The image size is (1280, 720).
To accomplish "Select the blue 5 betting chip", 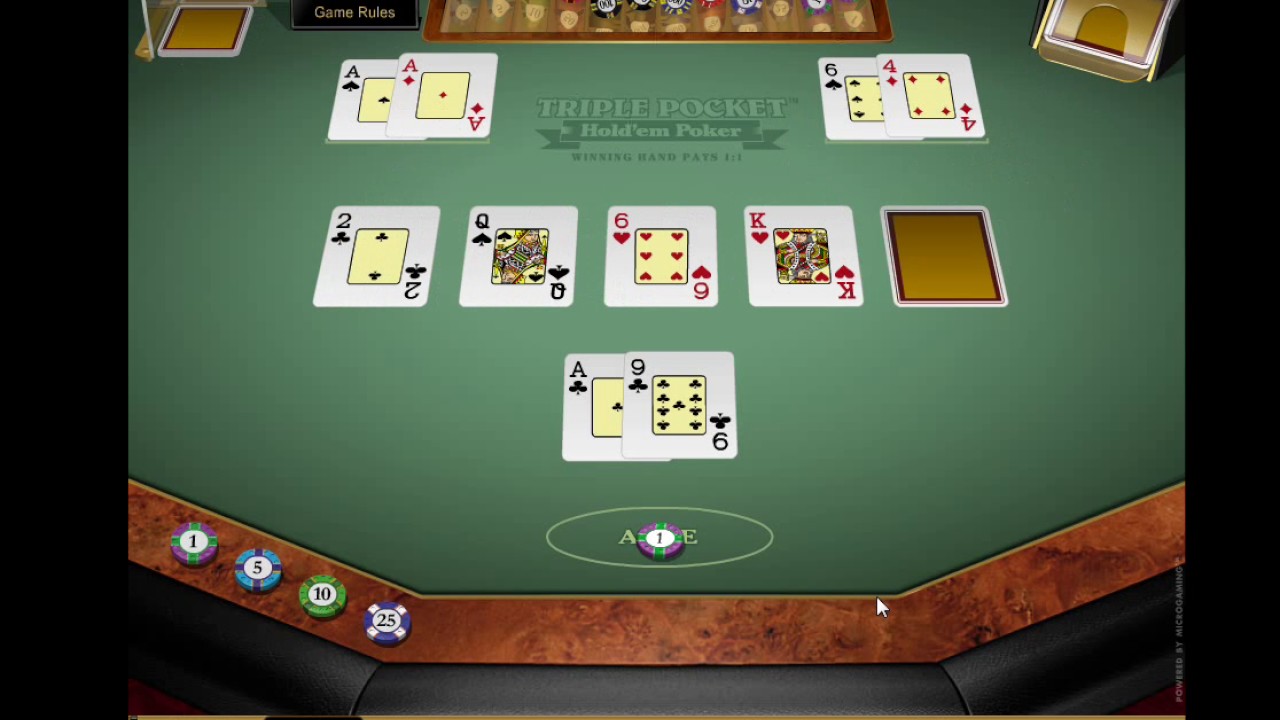I will pos(257,567).
